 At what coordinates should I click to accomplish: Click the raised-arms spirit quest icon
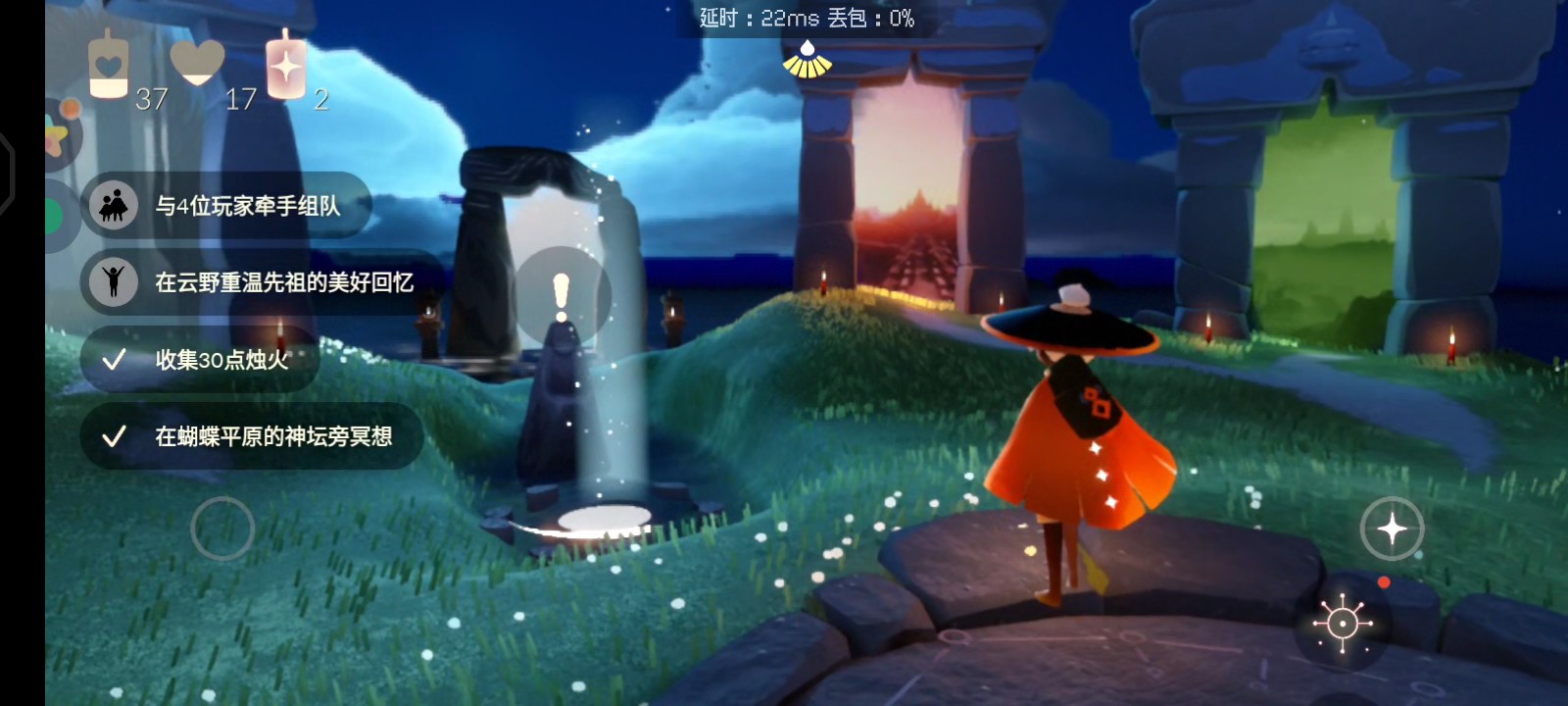coord(114,282)
